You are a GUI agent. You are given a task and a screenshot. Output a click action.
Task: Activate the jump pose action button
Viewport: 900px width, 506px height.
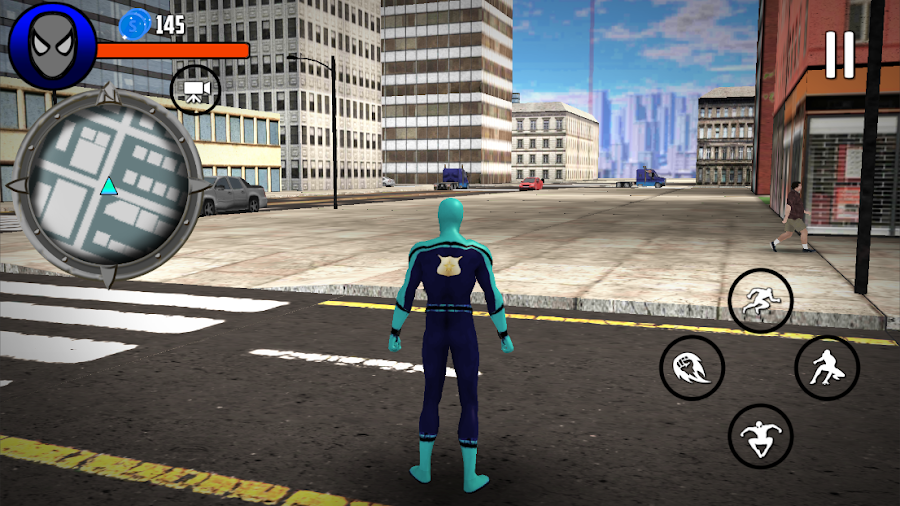760,436
